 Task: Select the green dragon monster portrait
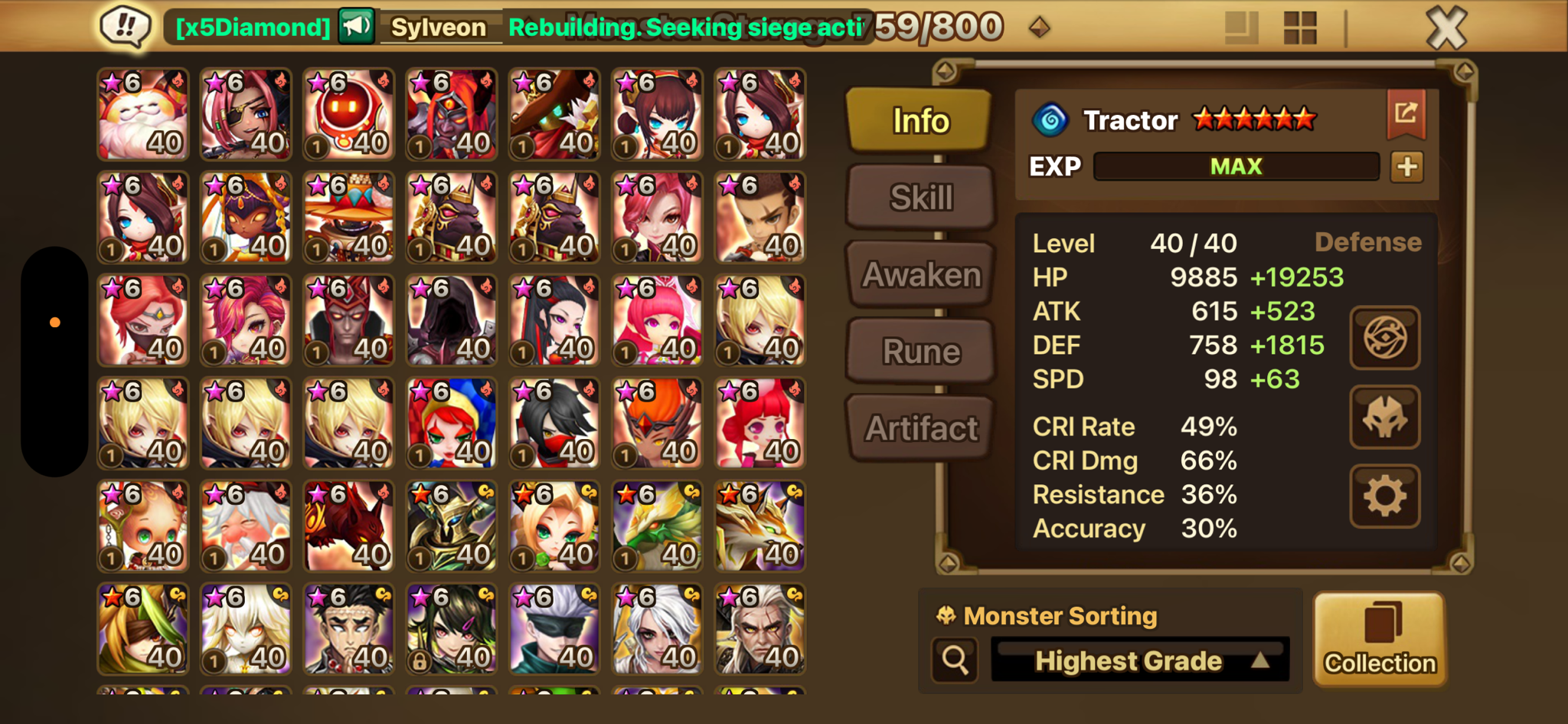tap(657, 526)
